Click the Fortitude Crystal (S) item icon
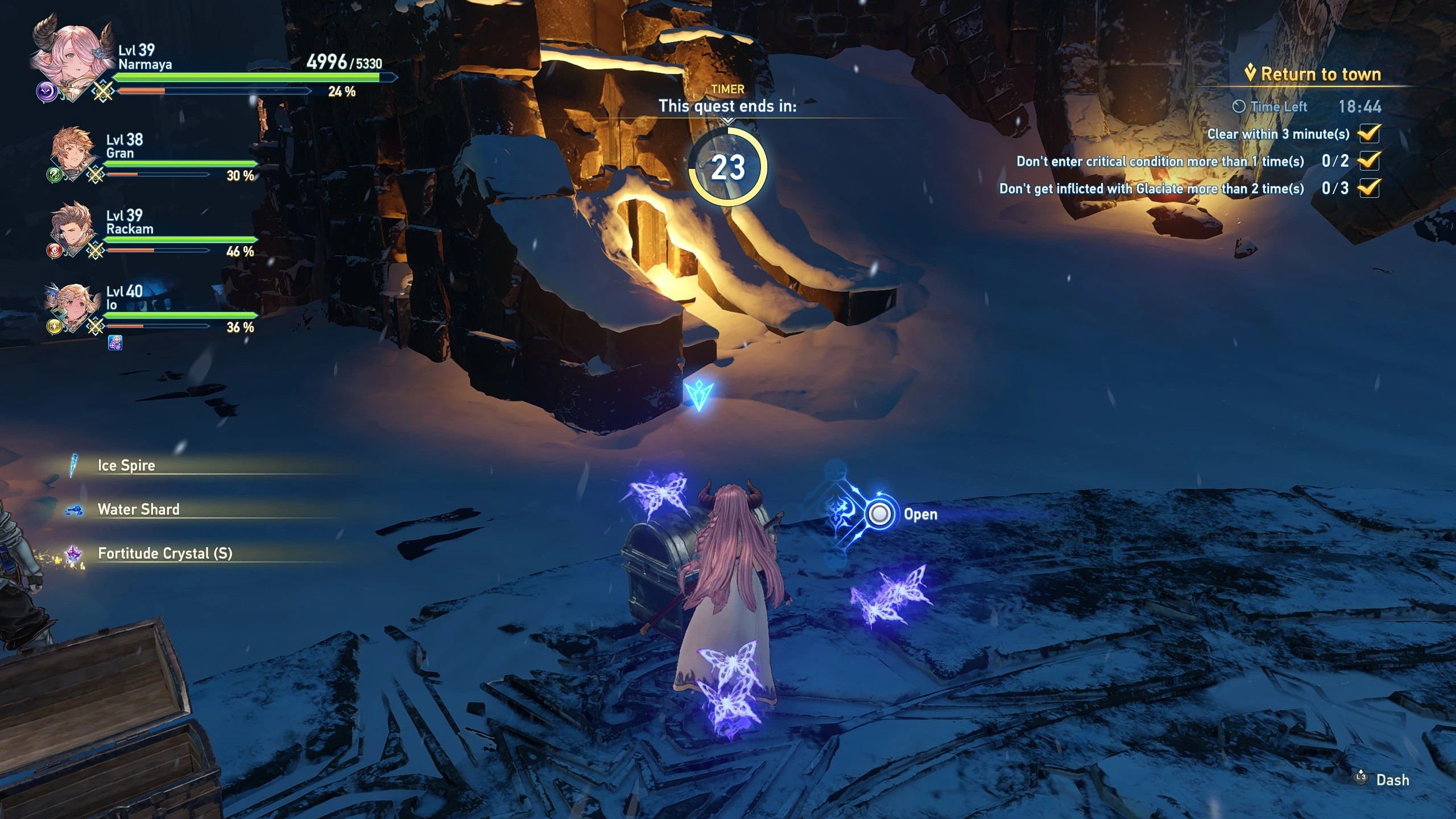Screen dimensions: 1456x819 click(73, 553)
